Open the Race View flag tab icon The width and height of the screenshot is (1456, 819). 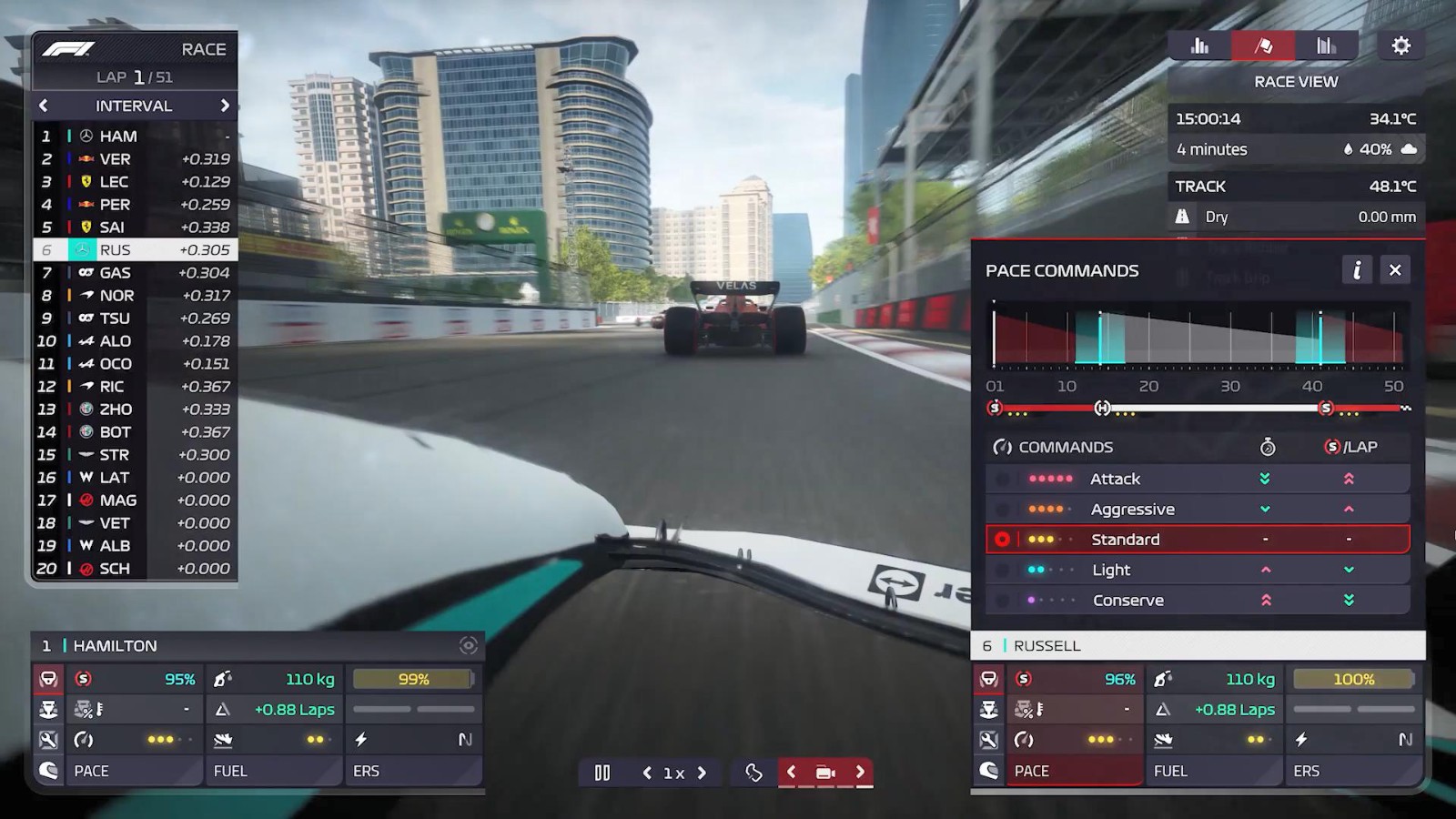tap(1263, 44)
